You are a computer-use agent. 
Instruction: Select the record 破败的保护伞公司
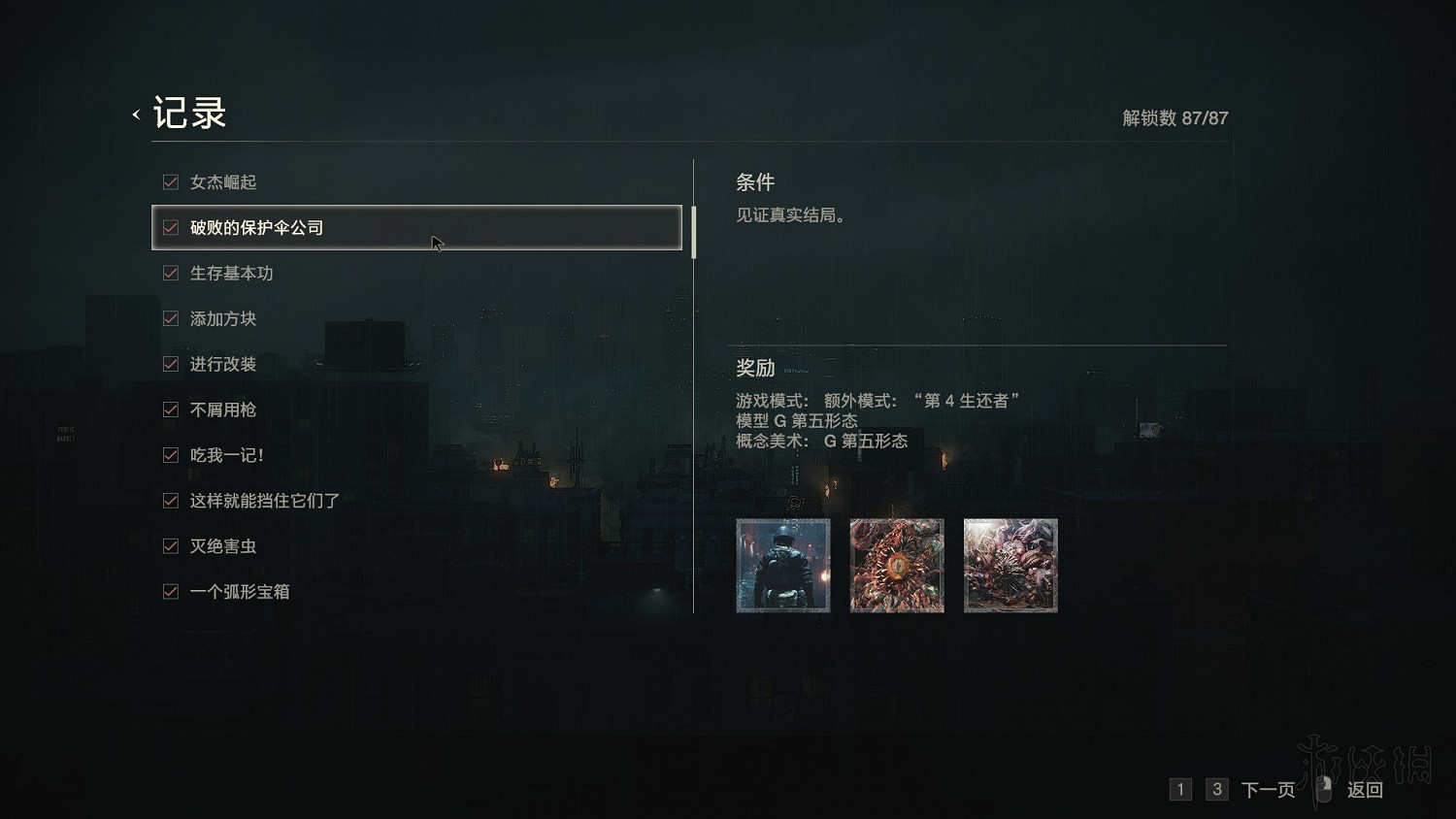click(417, 227)
